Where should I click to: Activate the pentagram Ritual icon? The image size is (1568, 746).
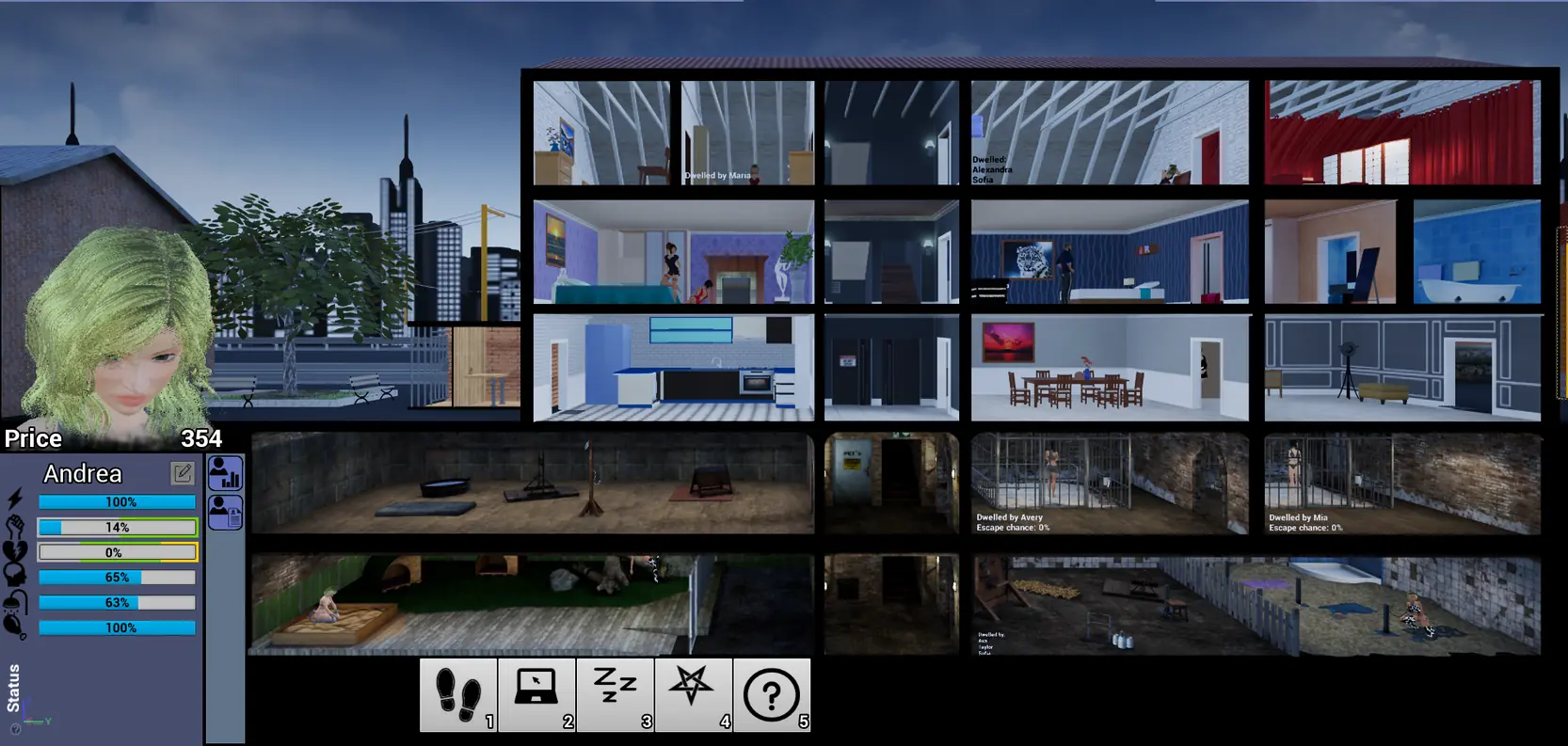694,694
